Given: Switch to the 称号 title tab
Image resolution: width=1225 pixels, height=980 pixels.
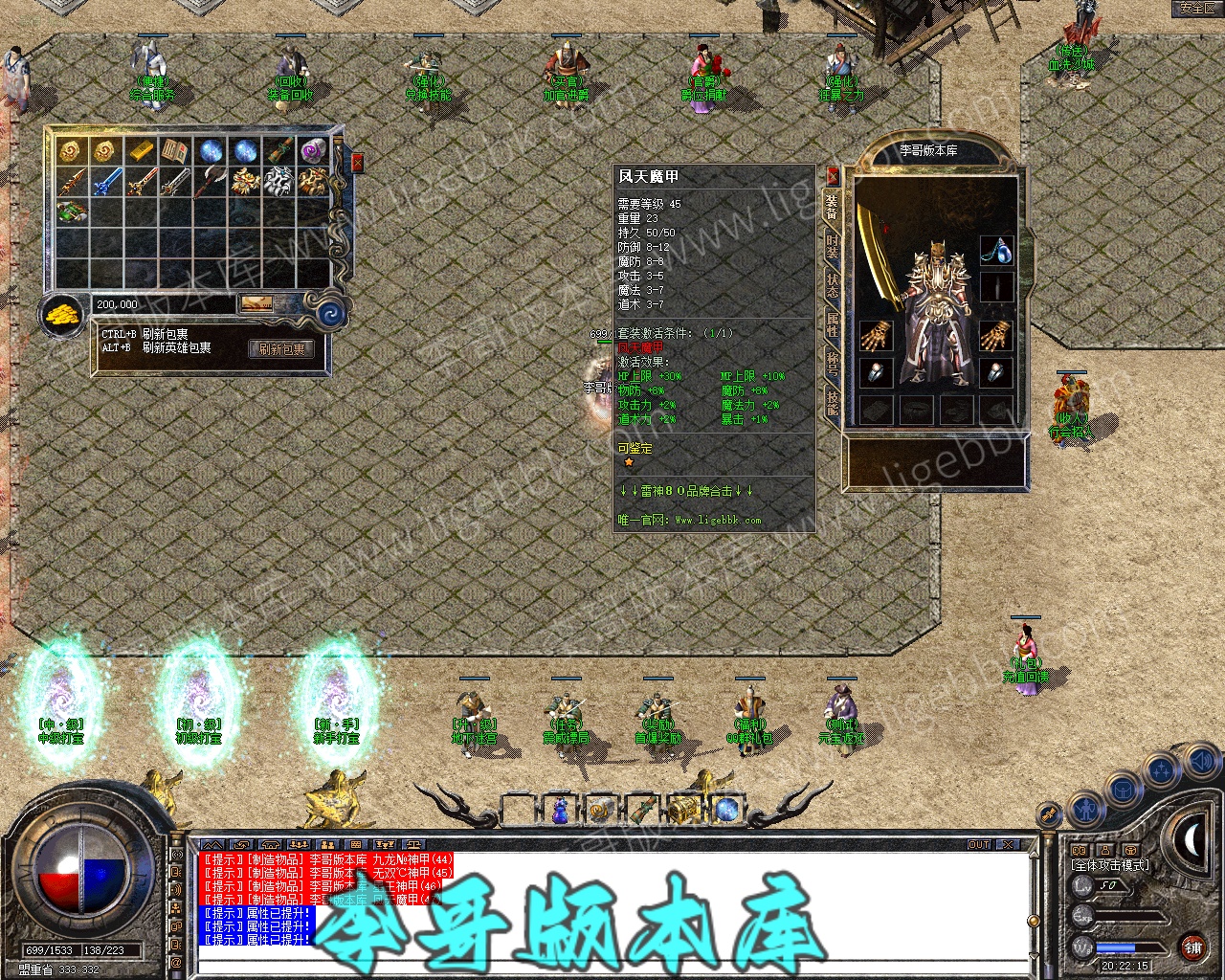Looking at the screenshot, I should [833, 363].
